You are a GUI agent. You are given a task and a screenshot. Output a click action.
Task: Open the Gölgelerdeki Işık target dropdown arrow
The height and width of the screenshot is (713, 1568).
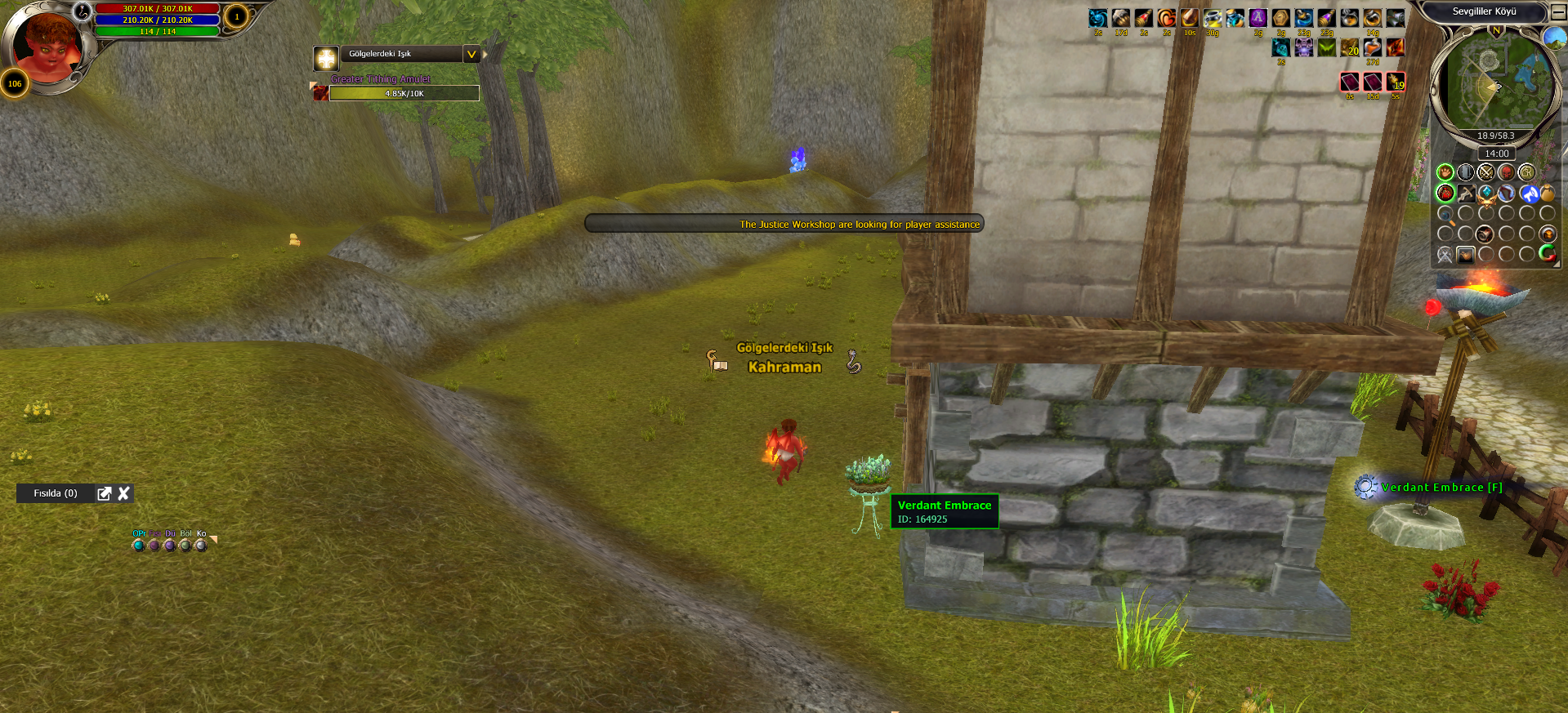(471, 55)
